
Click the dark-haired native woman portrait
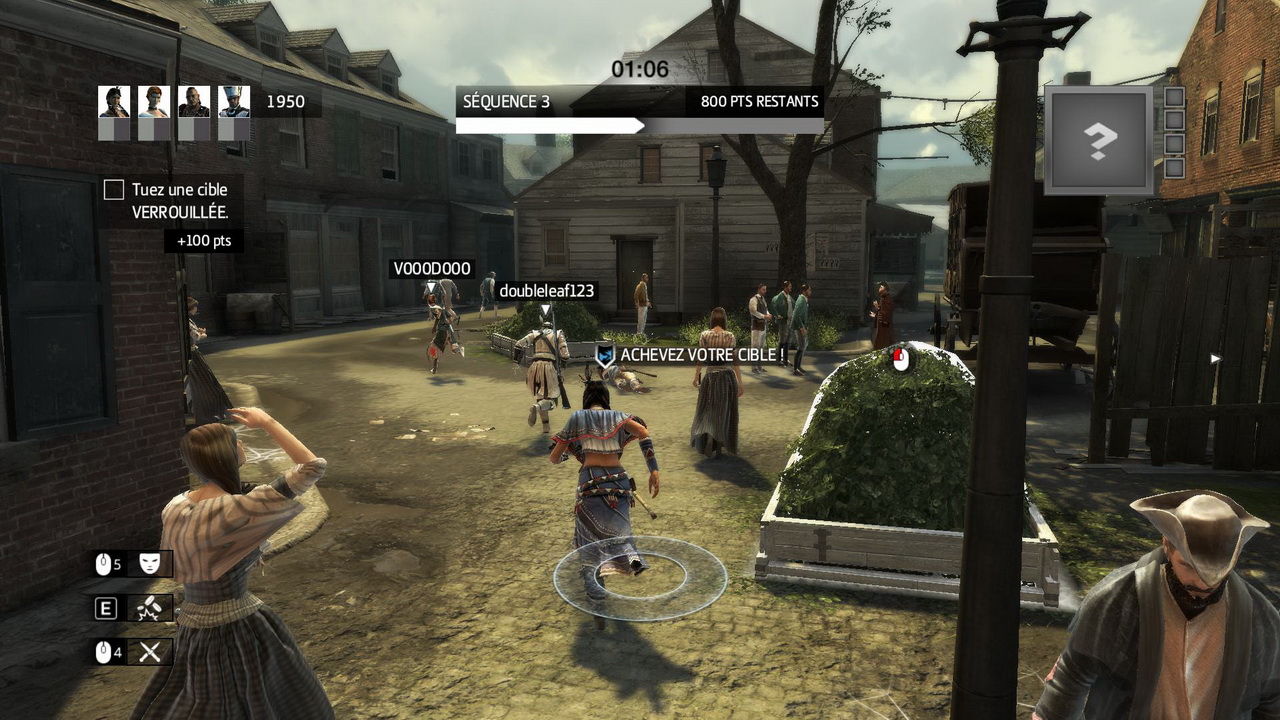[114, 102]
